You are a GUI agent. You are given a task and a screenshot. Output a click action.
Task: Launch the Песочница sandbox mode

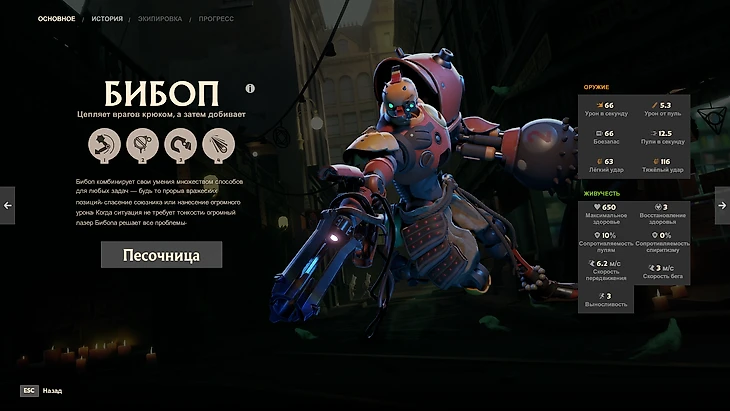161,255
